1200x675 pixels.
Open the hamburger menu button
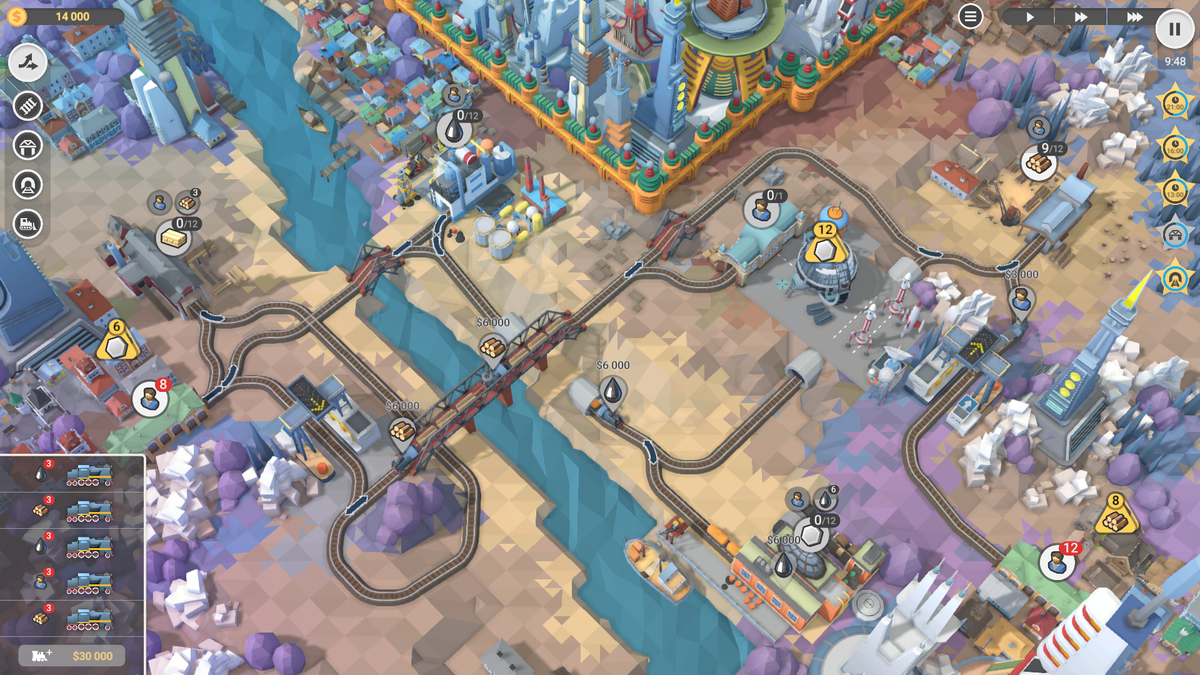coord(970,16)
